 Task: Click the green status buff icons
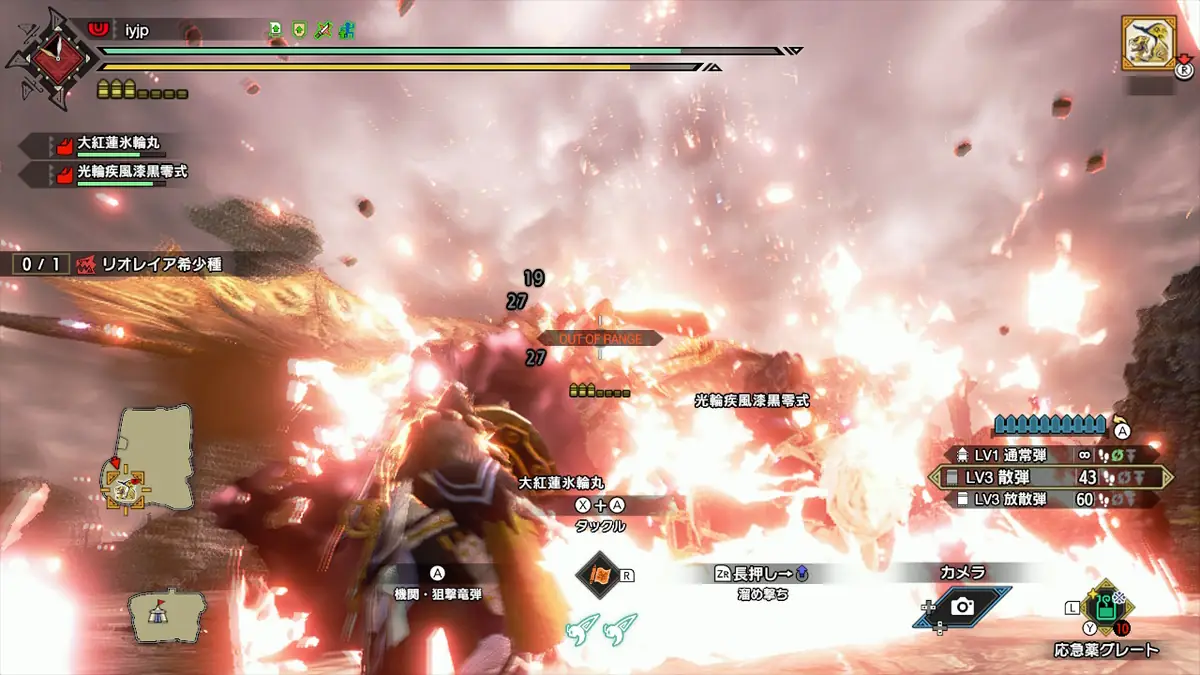coord(312,30)
